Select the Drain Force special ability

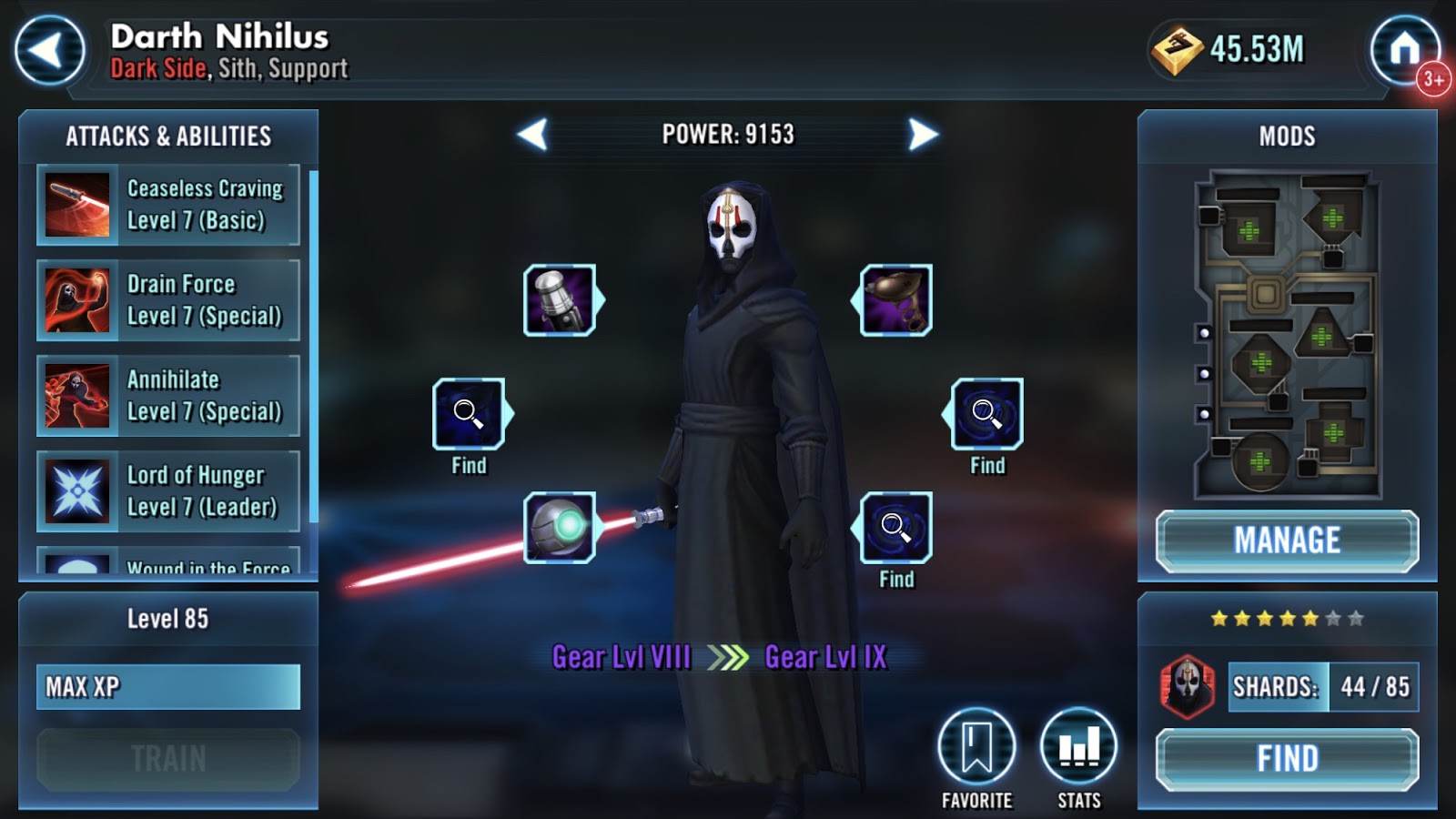168,300
